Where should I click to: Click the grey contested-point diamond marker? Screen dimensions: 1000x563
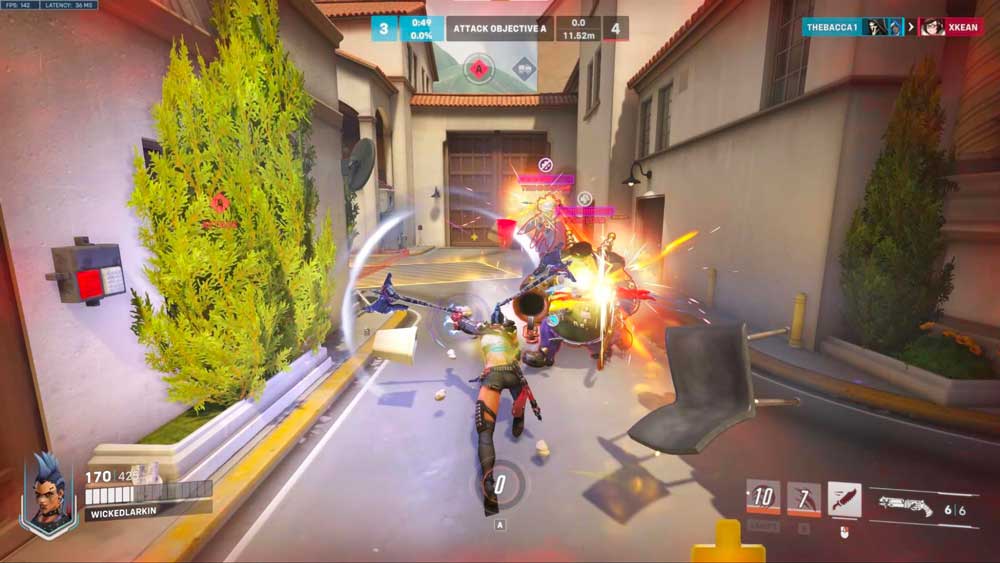point(524,68)
